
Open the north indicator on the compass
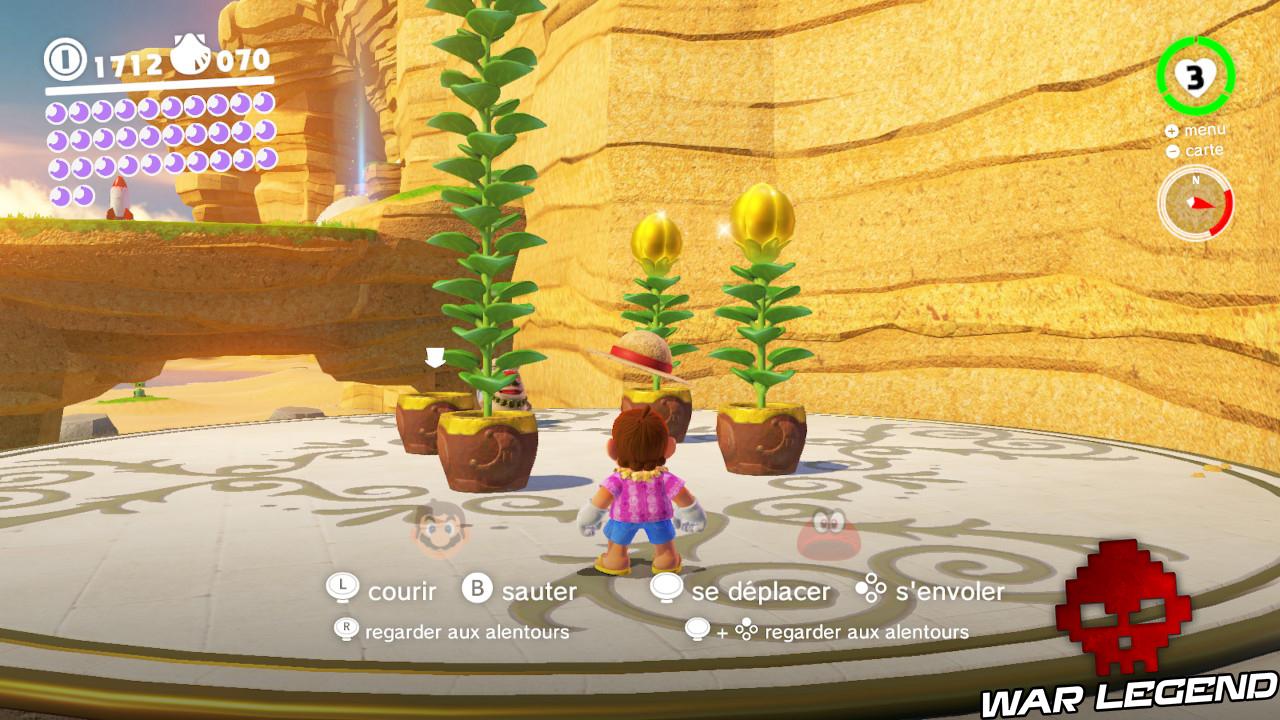(x=1196, y=180)
